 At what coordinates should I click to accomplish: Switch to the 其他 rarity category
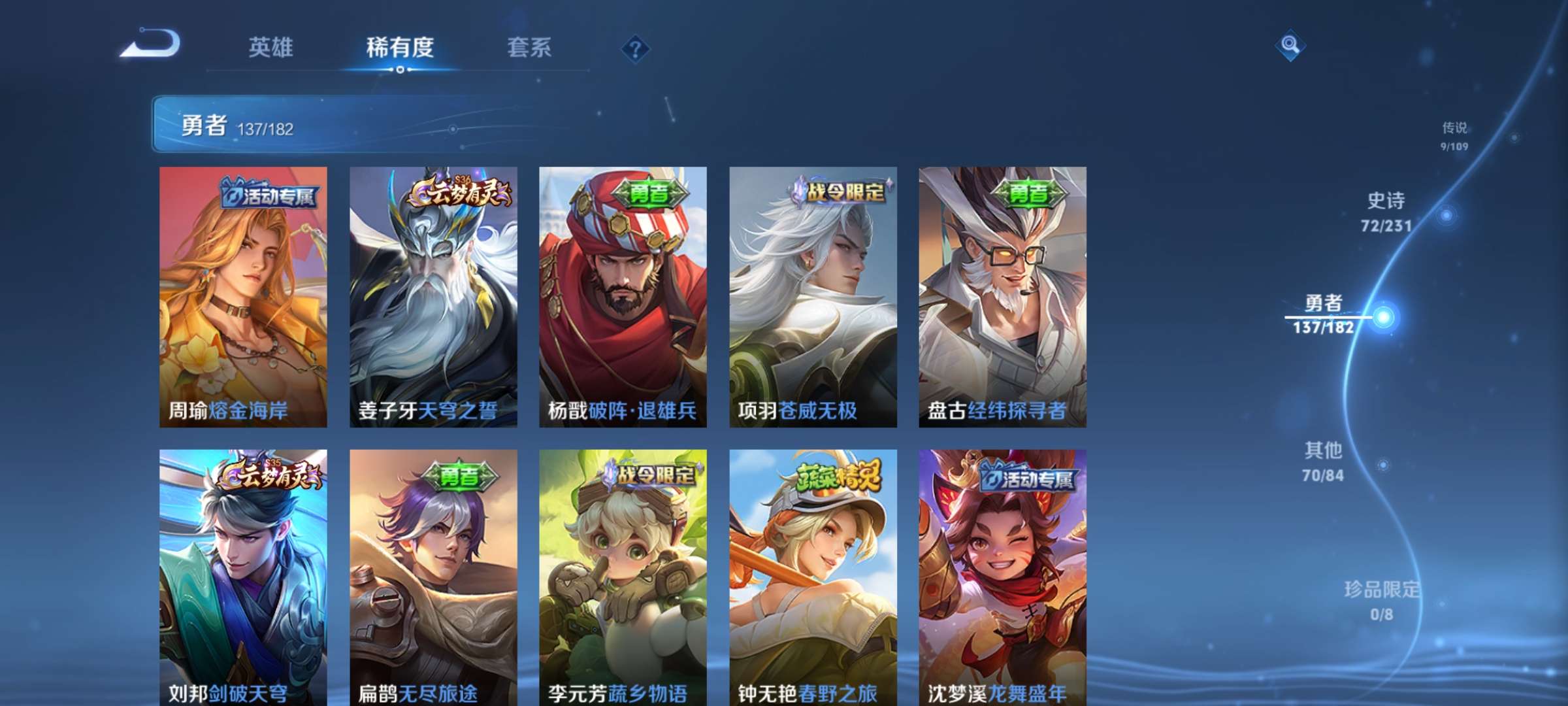[x=1323, y=462]
